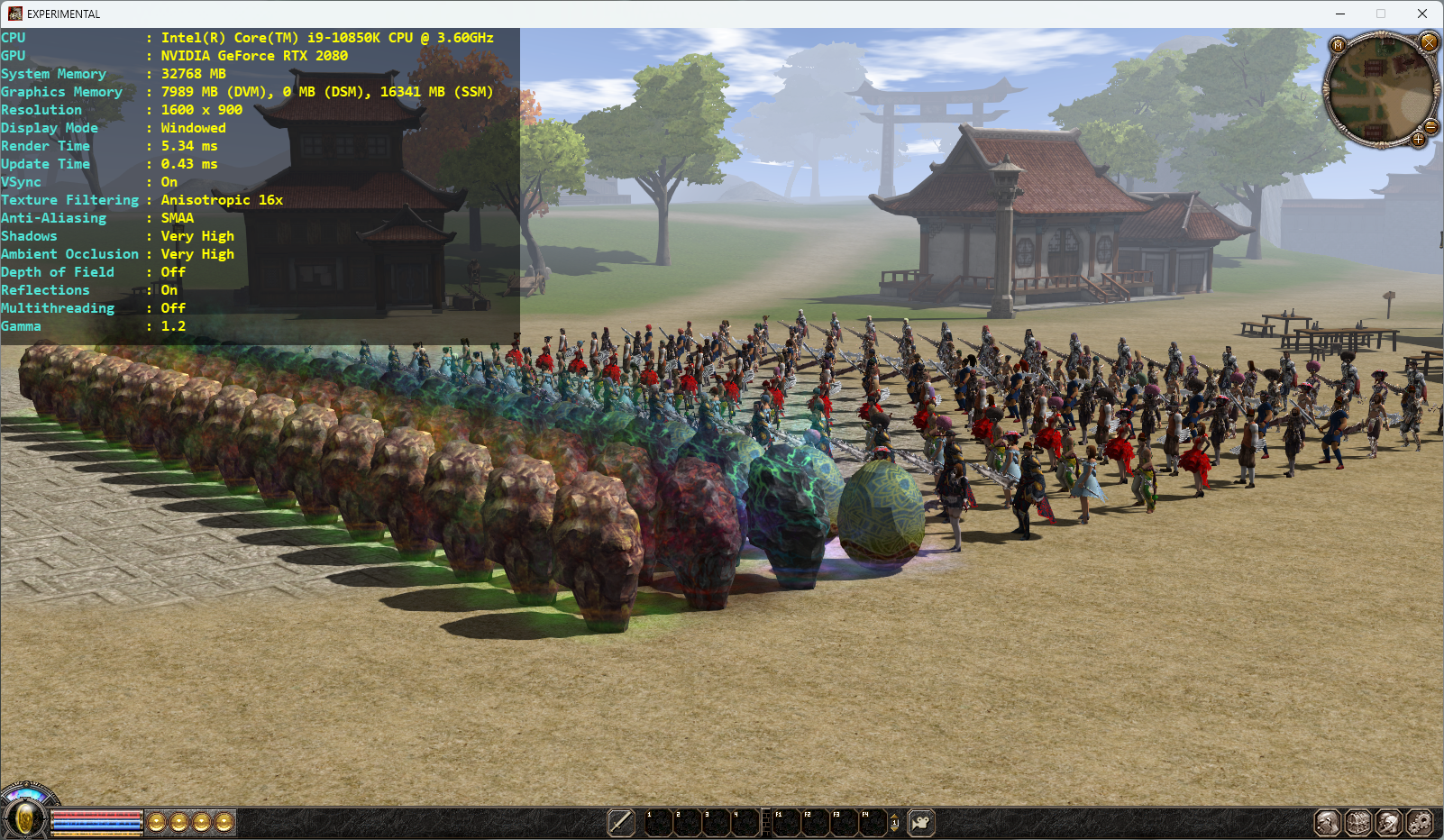Click the camera icon at the hotbar's right end
This screenshot has width=1444, height=840.
coord(918,822)
